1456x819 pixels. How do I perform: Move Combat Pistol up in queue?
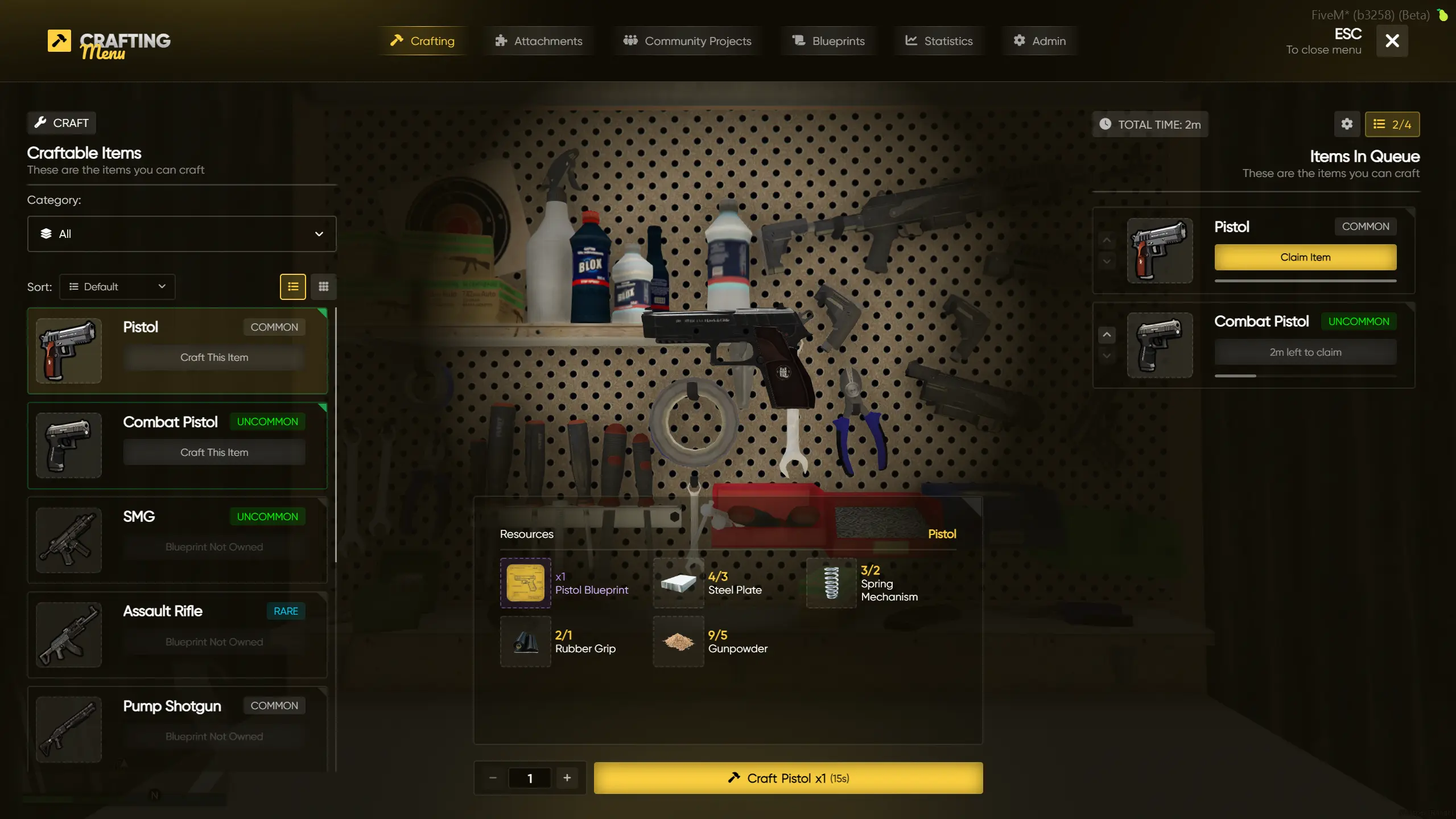point(1106,335)
